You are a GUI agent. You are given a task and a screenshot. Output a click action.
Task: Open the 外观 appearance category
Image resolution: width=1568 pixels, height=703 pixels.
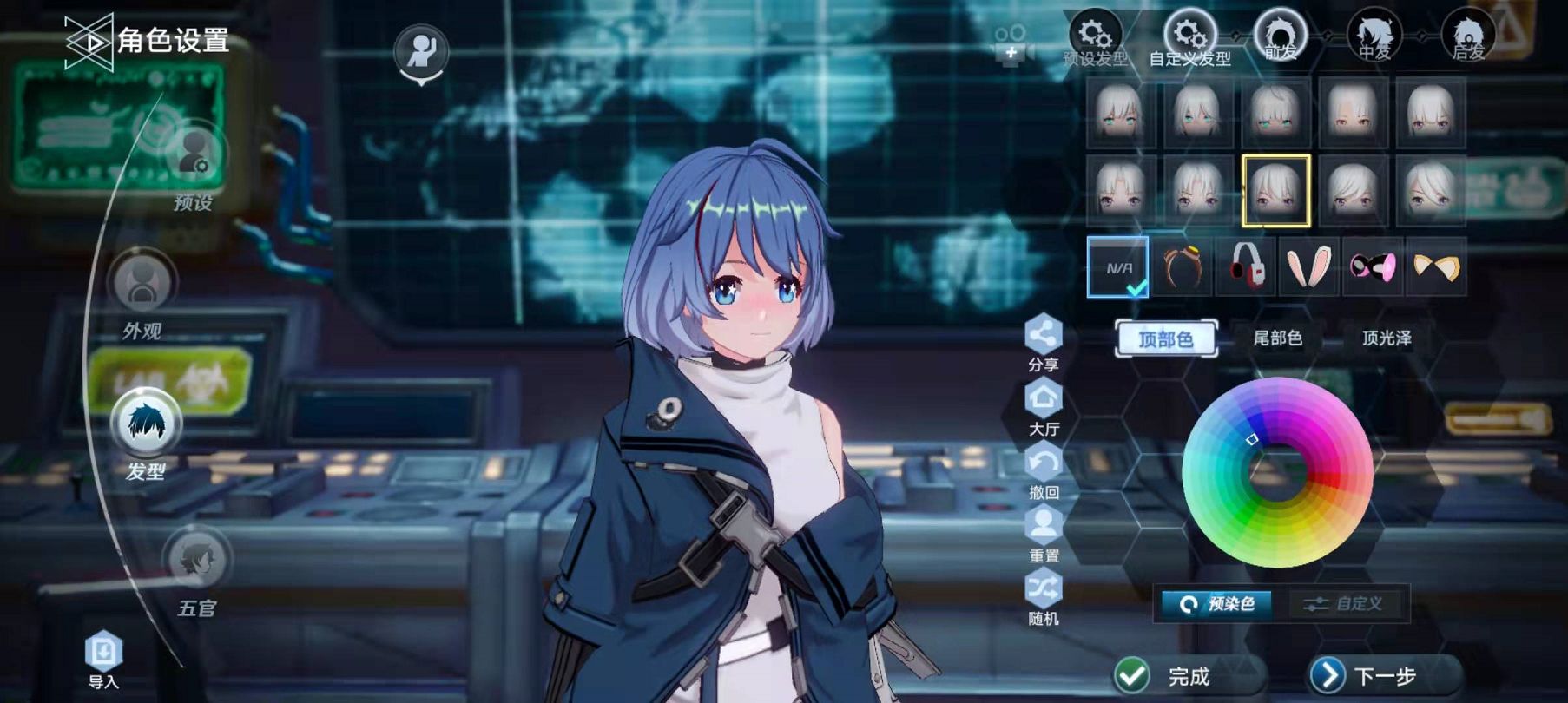click(142, 286)
